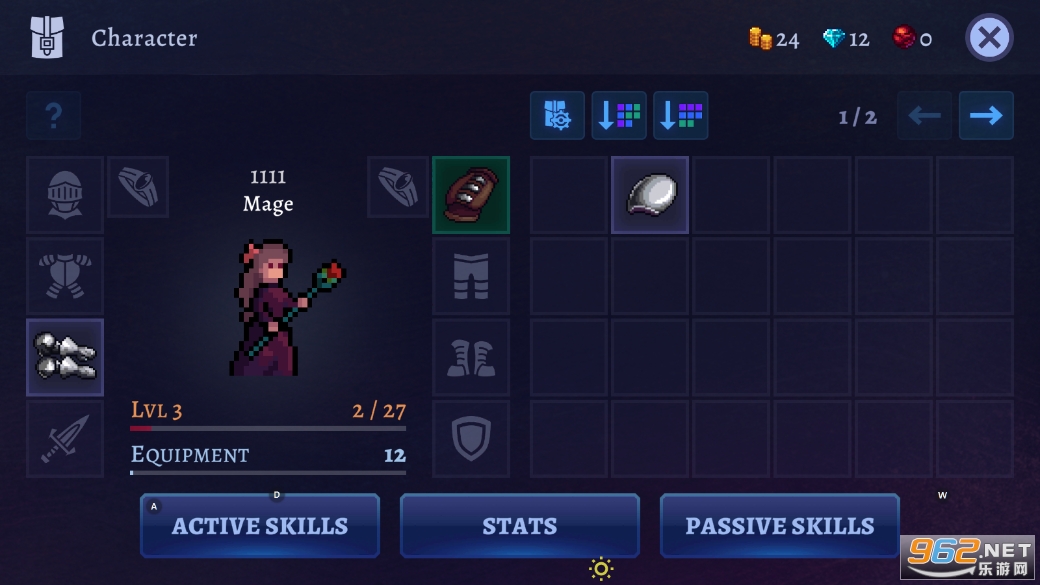This screenshot has width=1040, height=585.
Task: Go to the previous inventory page
Action: [924, 116]
